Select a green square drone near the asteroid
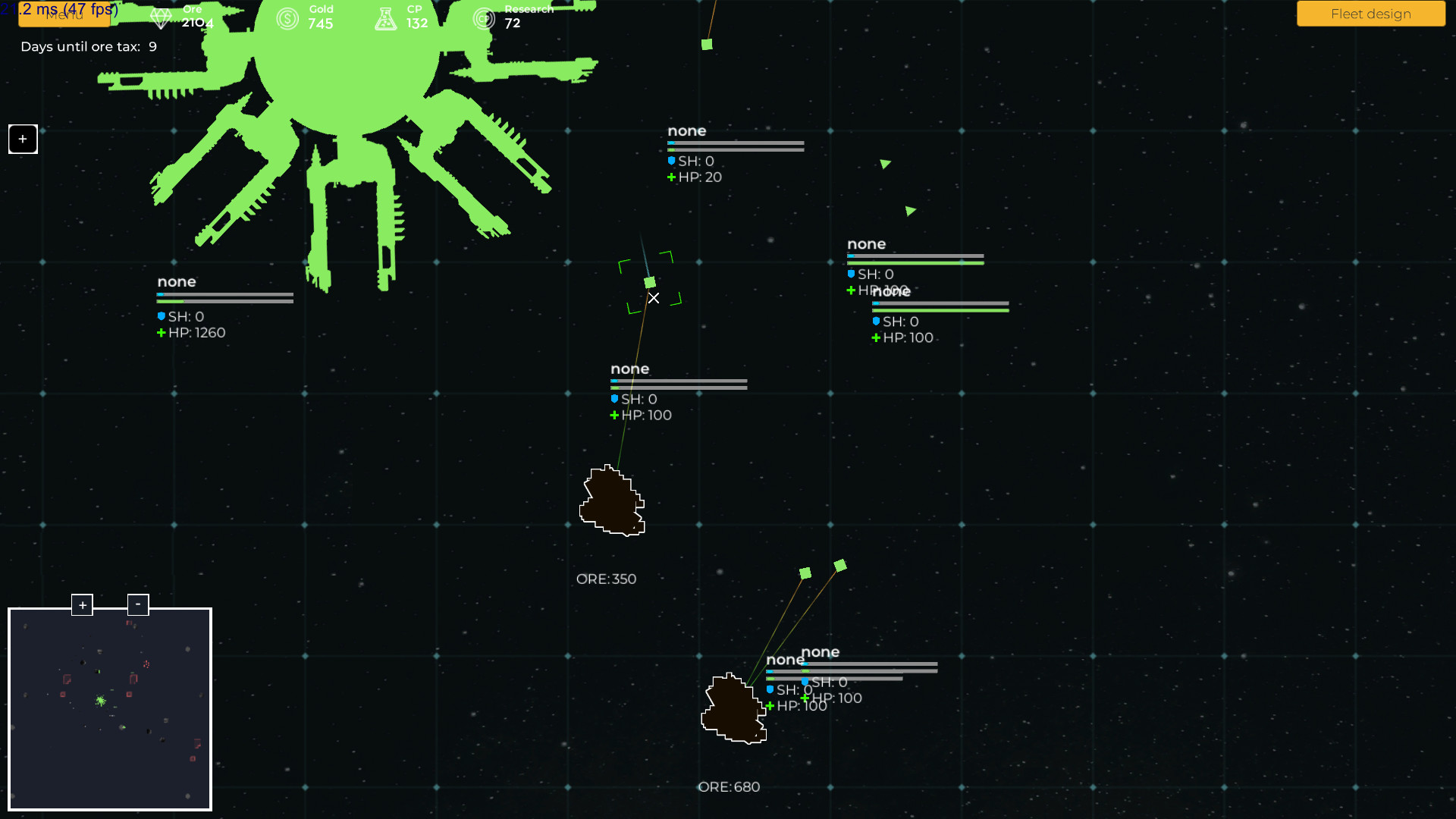Image resolution: width=1456 pixels, height=819 pixels. [805, 573]
